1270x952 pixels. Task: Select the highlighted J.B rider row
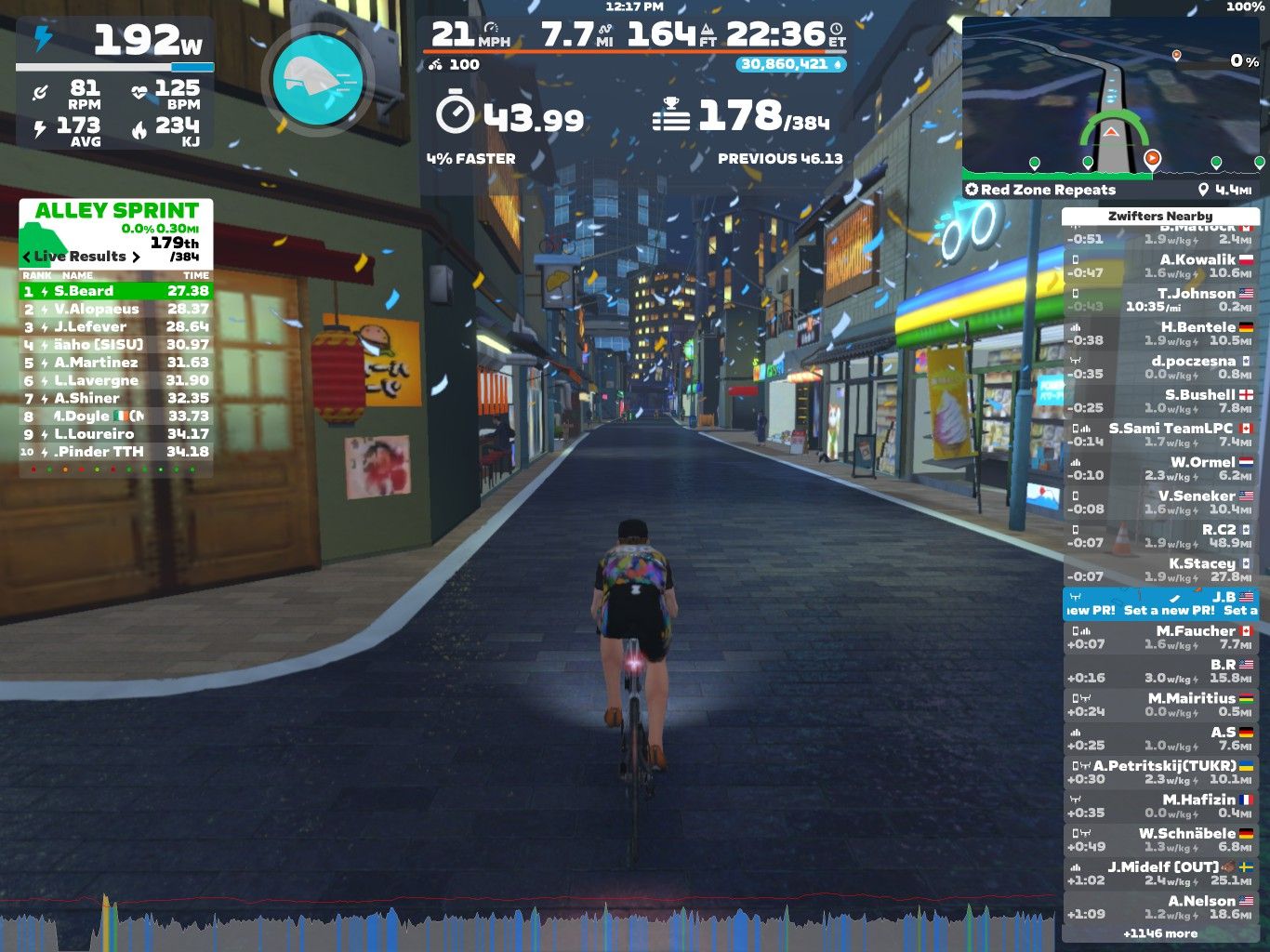pyautogui.click(x=1160, y=603)
